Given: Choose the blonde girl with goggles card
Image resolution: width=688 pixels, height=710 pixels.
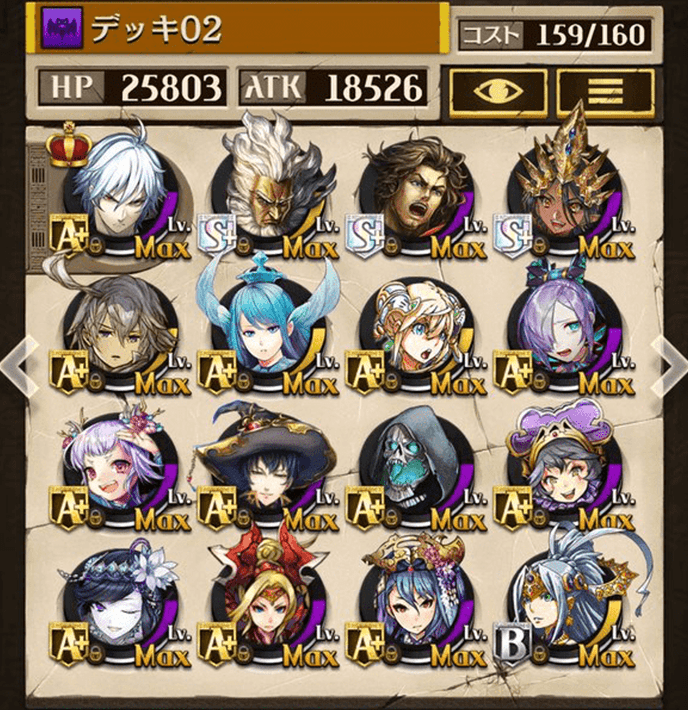Looking at the screenshot, I should click(412, 333).
